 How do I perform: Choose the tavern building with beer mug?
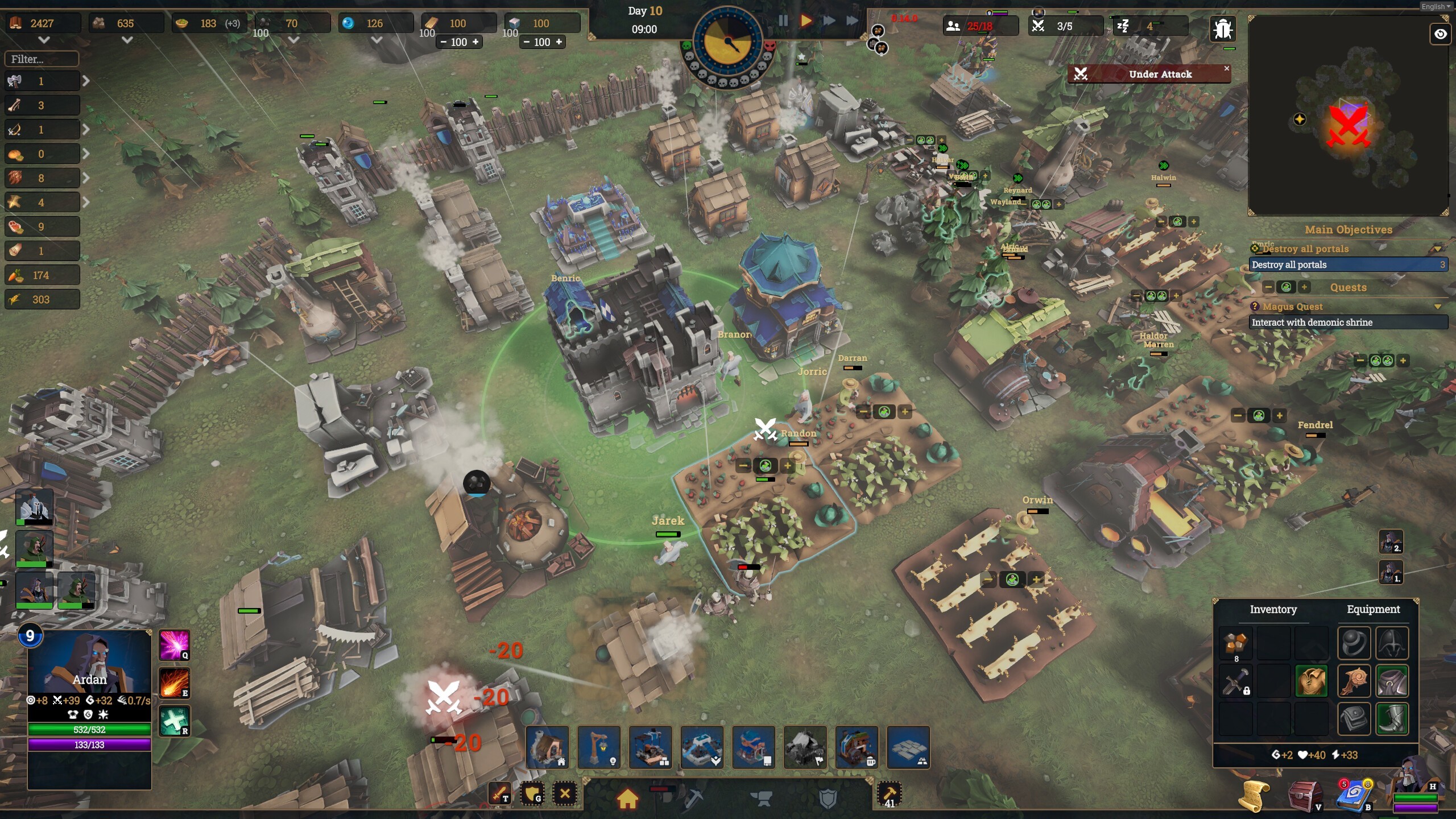point(857,747)
